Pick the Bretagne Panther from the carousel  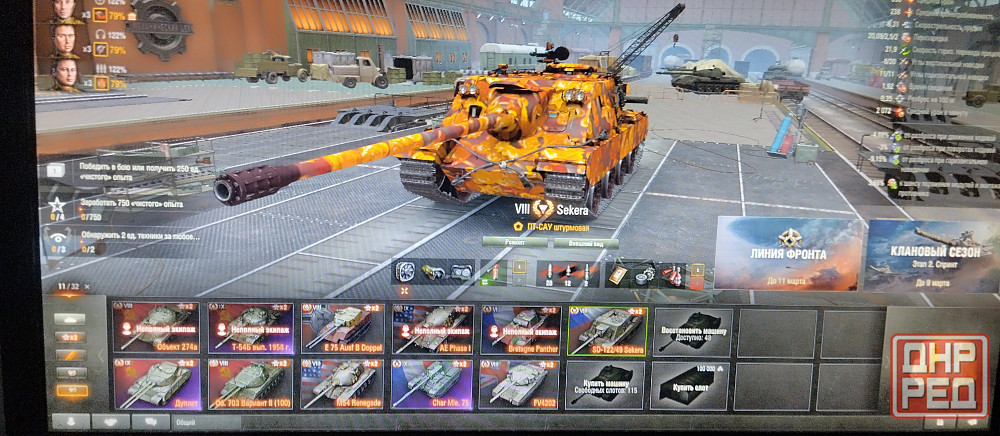520,330
